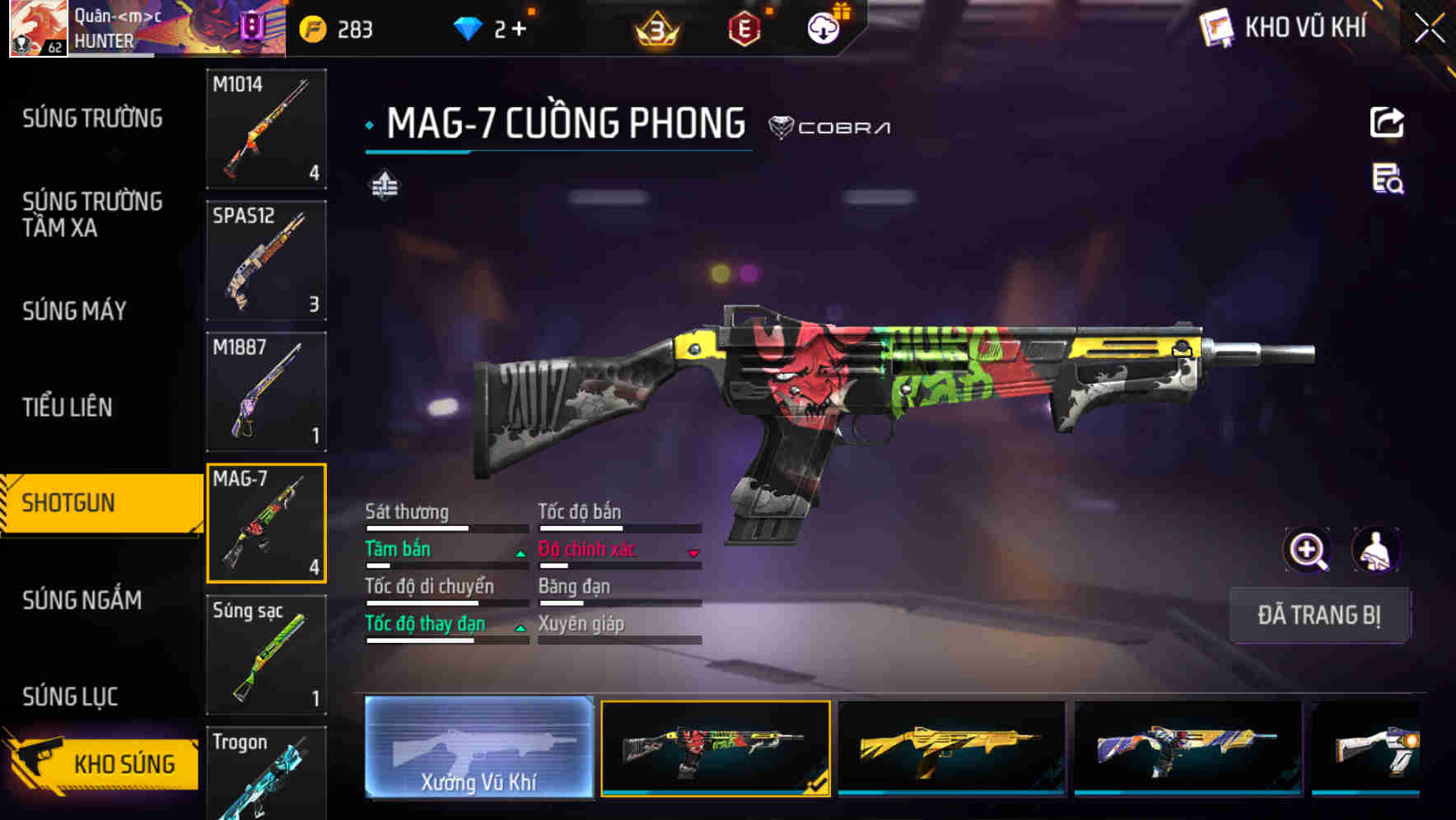Screen dimensions: 1456x820
Task: Switch to the SÚNG TRƯỜNG category
Action: [x=91, y=119]
